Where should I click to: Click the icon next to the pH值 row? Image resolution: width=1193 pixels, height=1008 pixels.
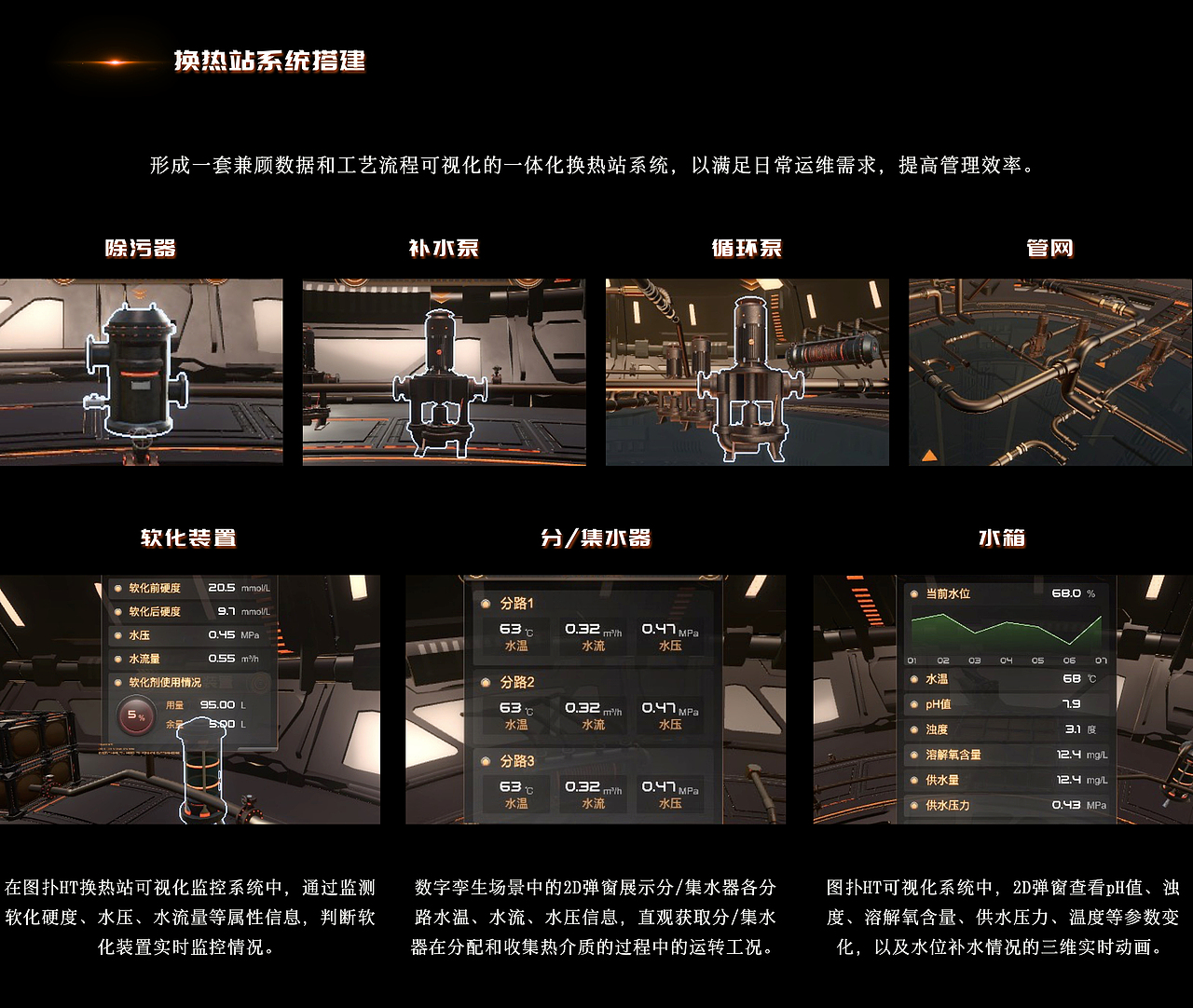[x=913, y=705]
